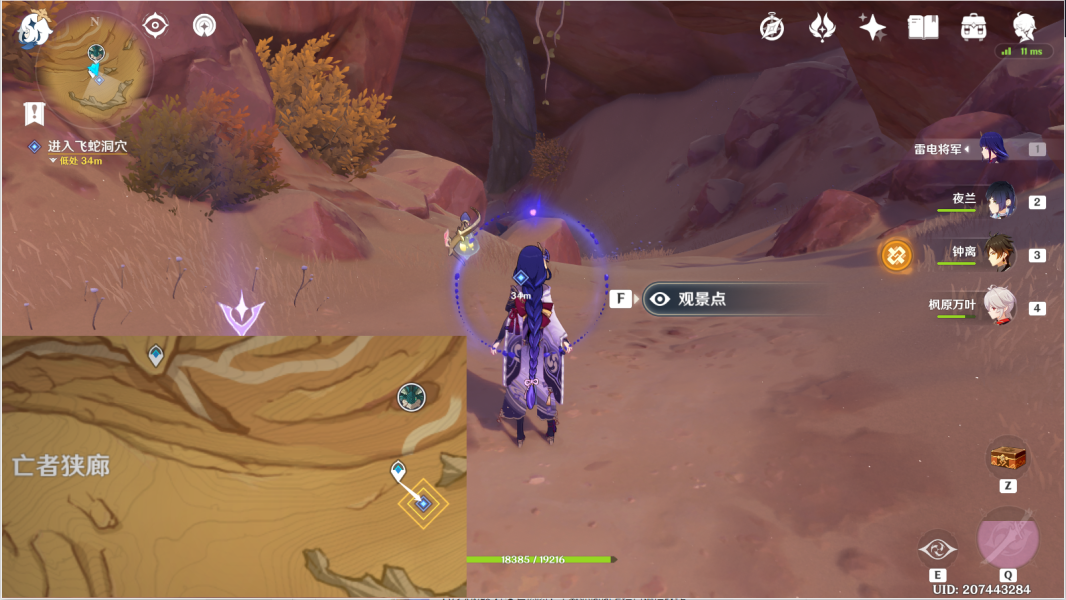Open the Paimon menu icon
Viewport: 1066px width, 600px height.
tap(33, 31)
